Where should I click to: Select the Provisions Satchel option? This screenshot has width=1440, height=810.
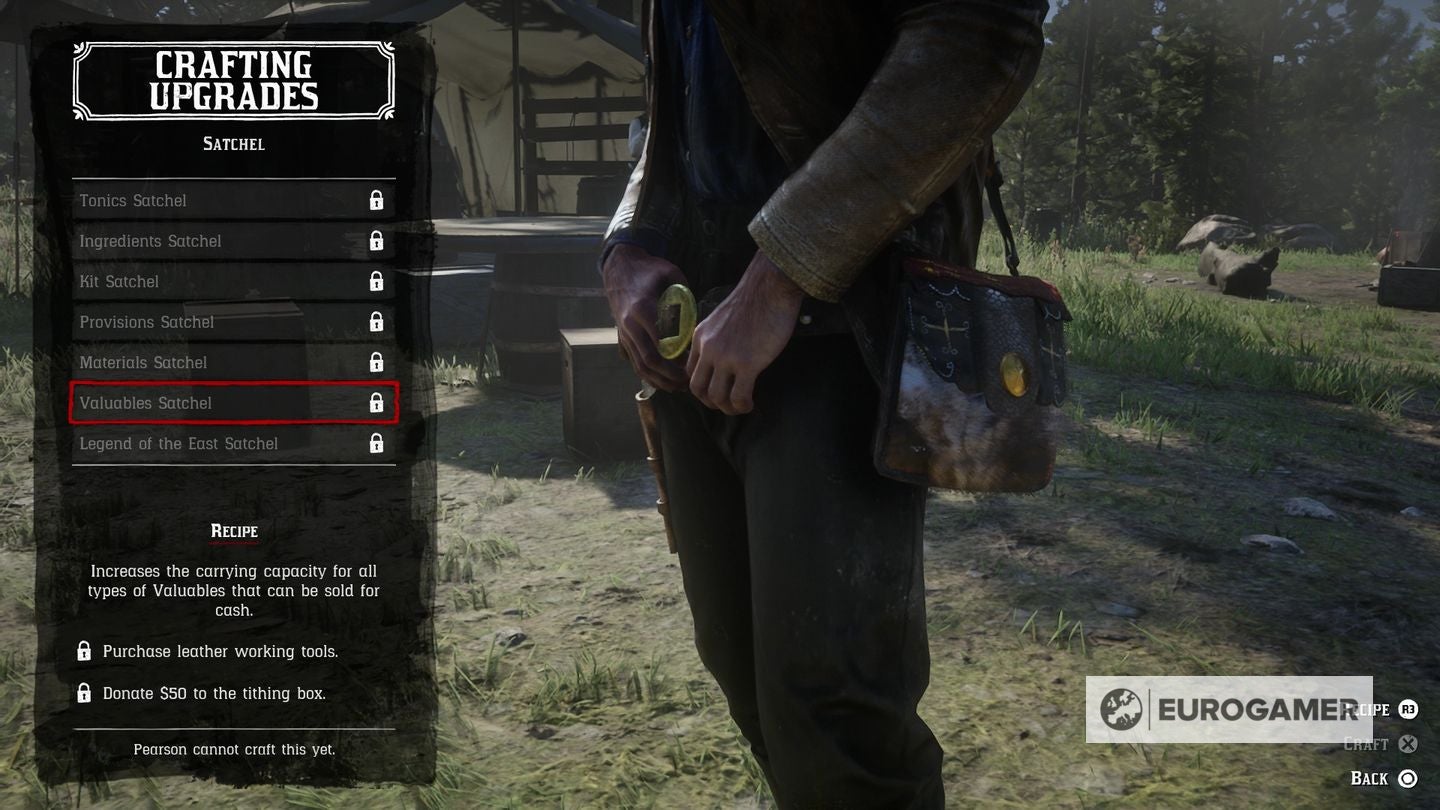tap(233, 322)
